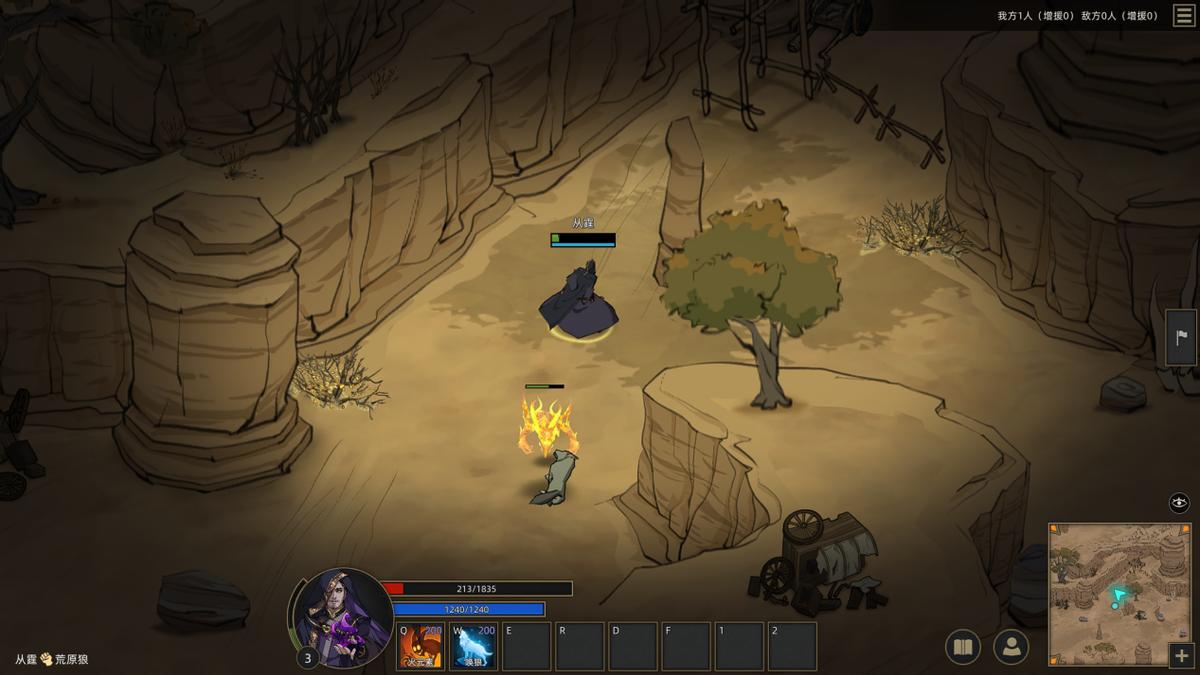Toggle the eye visibility button
Viewport: 1200px width, 675px height.
(x=1179, y=503)
